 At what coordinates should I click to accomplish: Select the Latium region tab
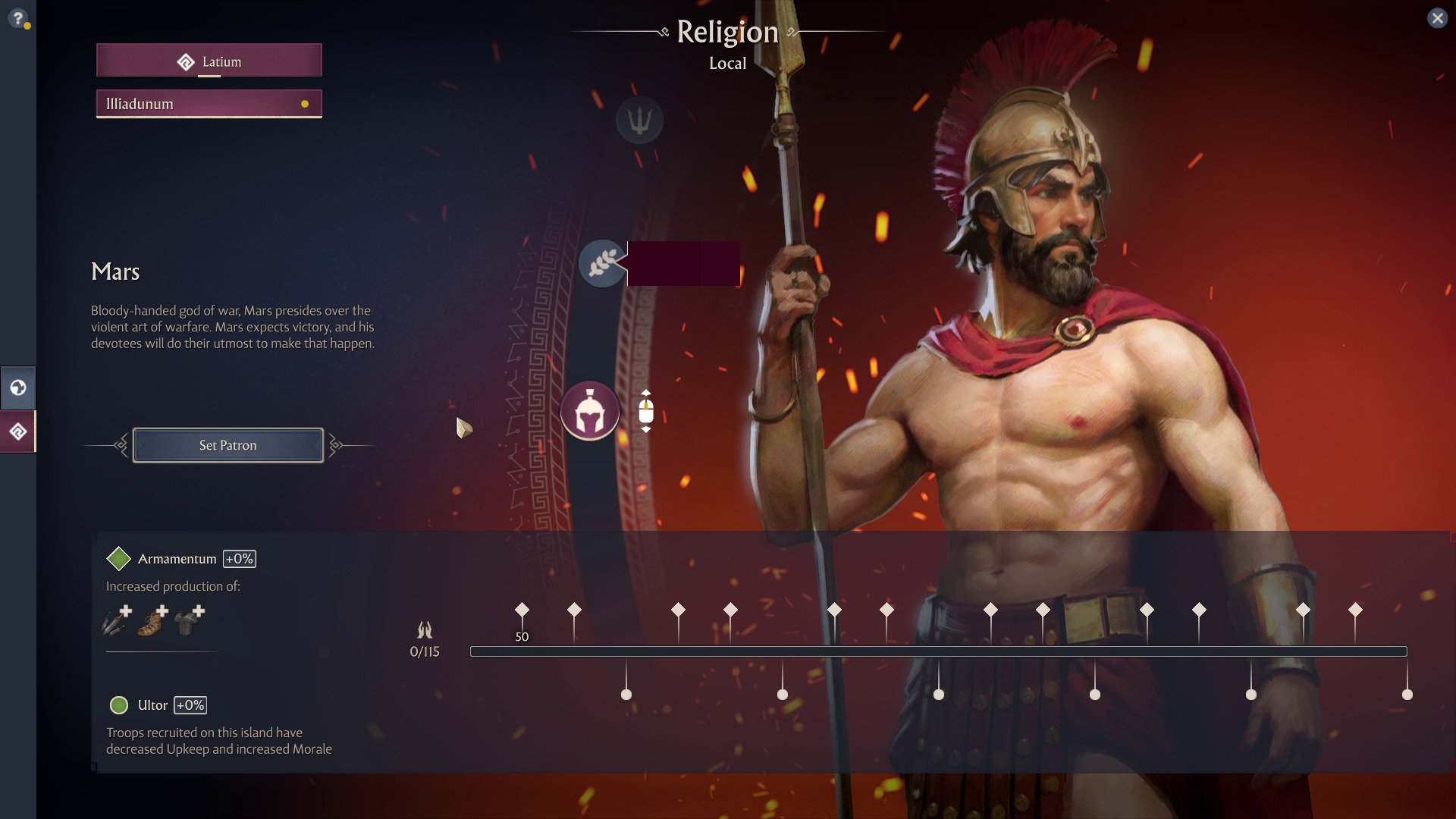[x=209, y=61]
